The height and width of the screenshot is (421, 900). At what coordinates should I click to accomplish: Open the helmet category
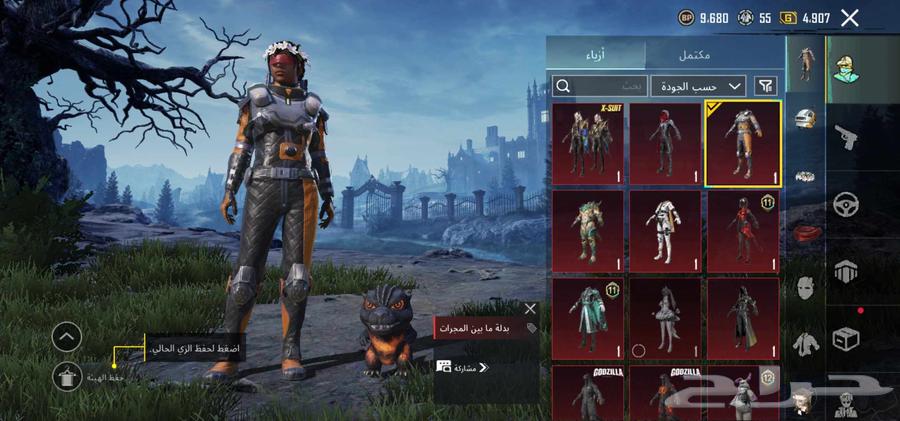pyautogui.click(x=806, y=118)
